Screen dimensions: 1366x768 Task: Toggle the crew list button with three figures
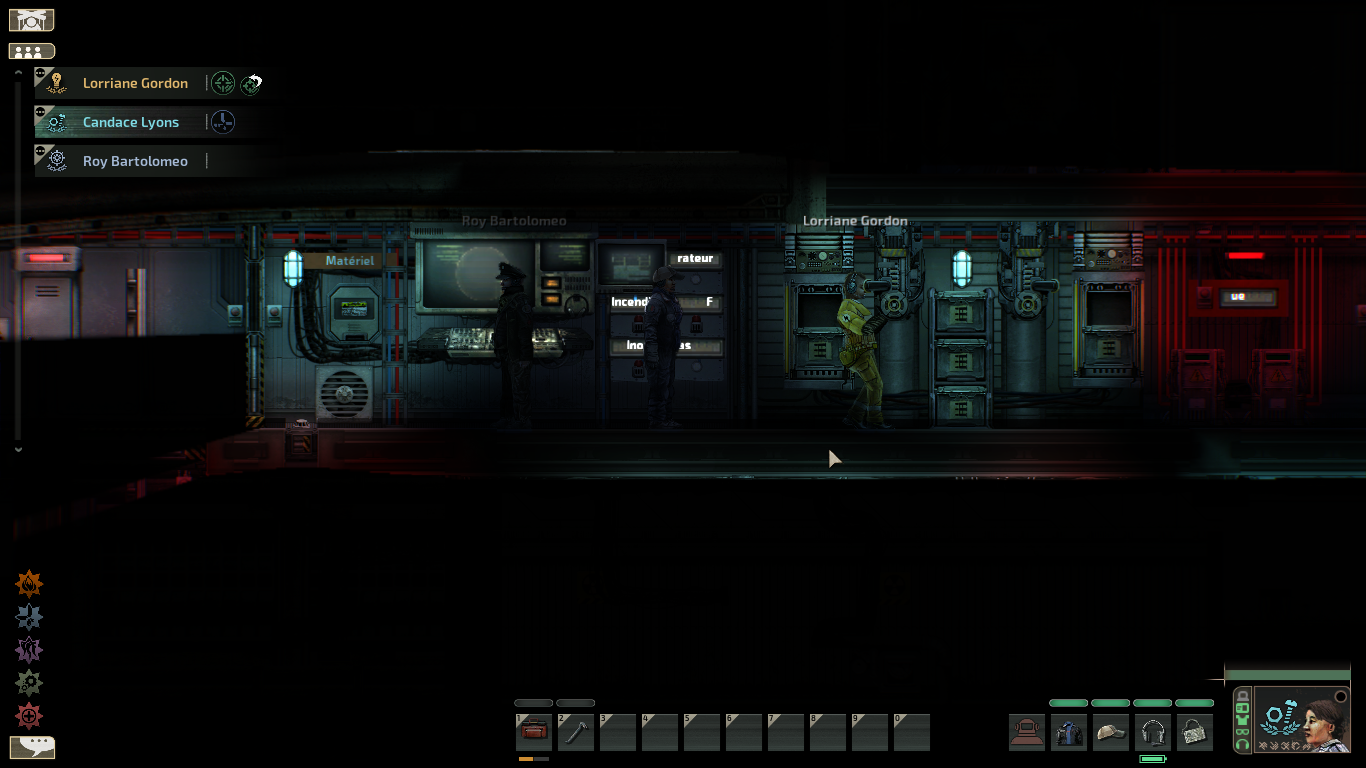pyautogui.click(x=31, y=51)
